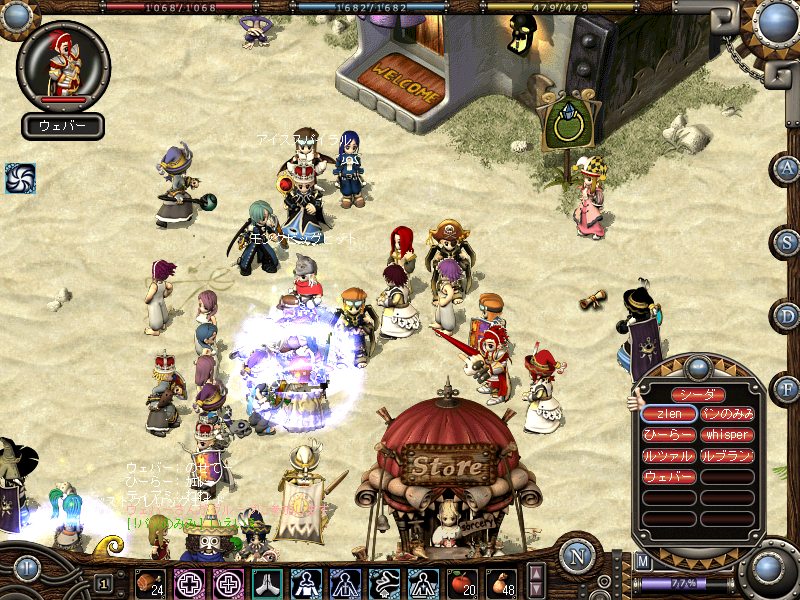This screenshot has height=600, width=800.
Task: Activate the F round side button
Action: (787, 387)
